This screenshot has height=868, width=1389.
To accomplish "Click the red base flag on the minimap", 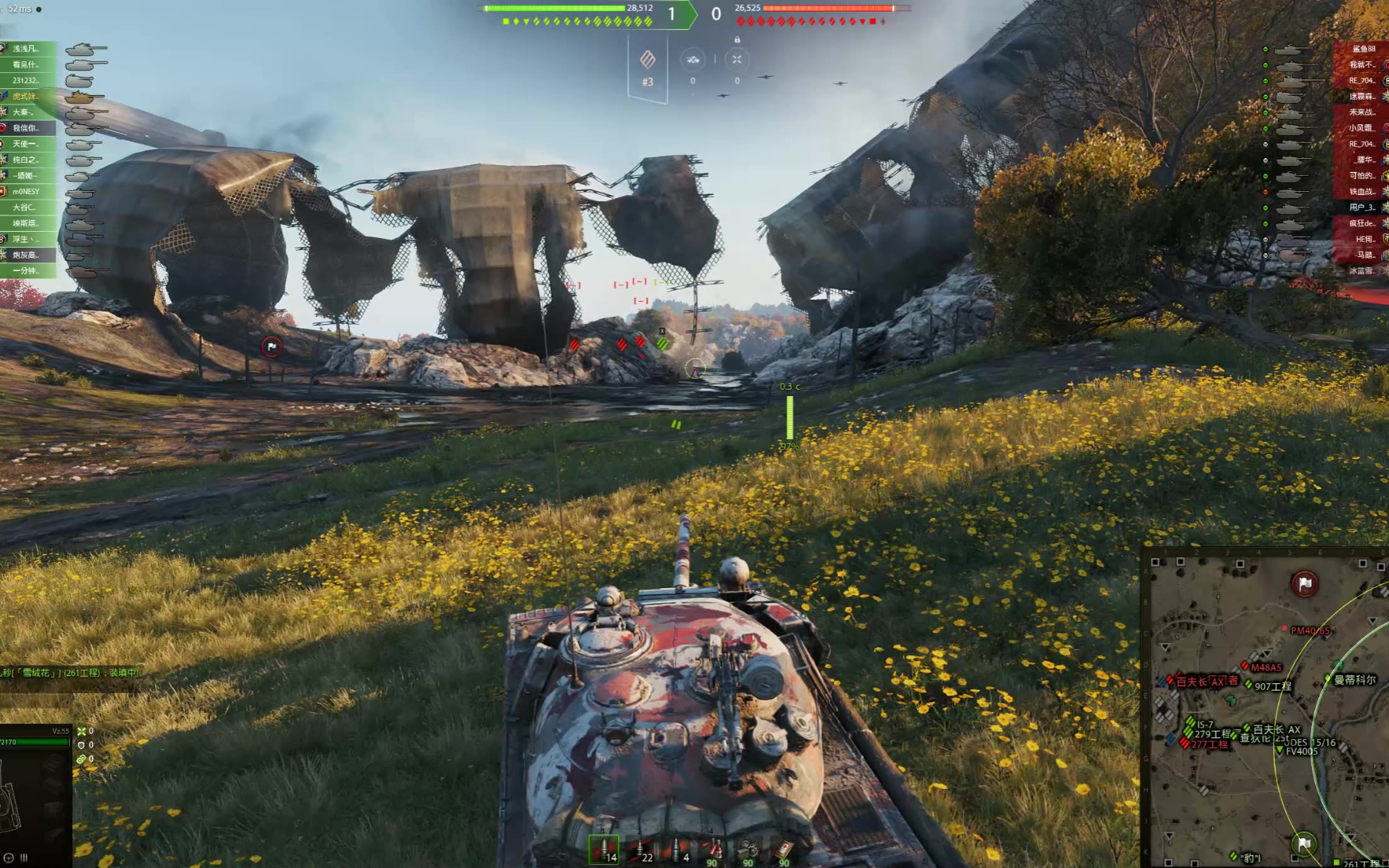I will (1305, 584).
